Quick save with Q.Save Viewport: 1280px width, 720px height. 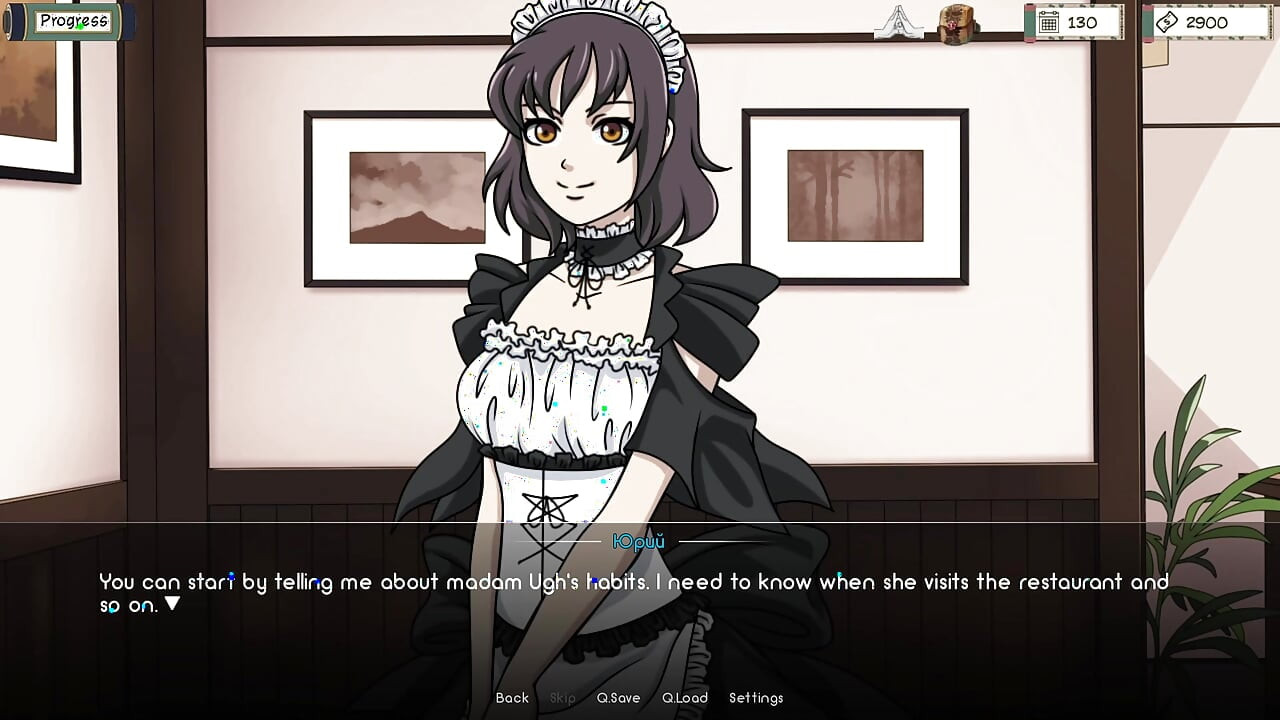618,698
